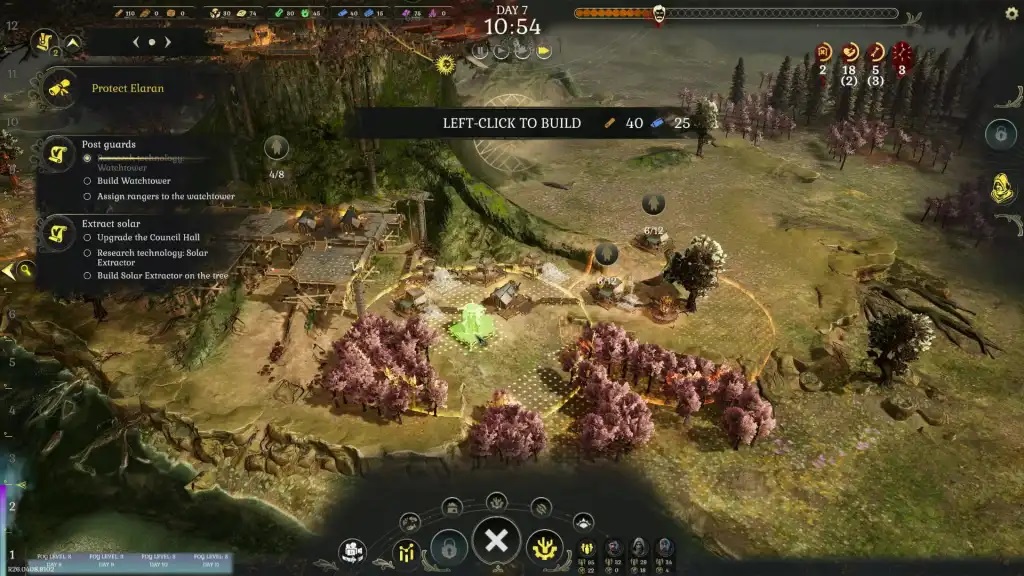Select the Post guards quest entry

pos(108,145)
